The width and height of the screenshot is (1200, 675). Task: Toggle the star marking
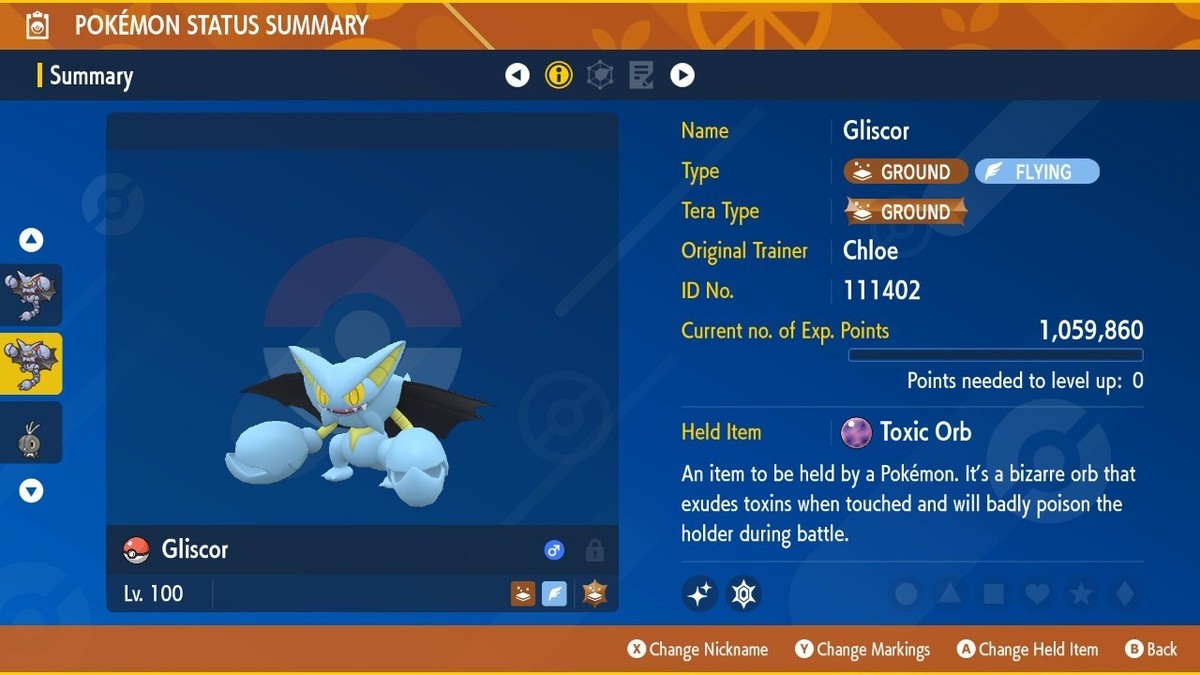click(1081, 594)
